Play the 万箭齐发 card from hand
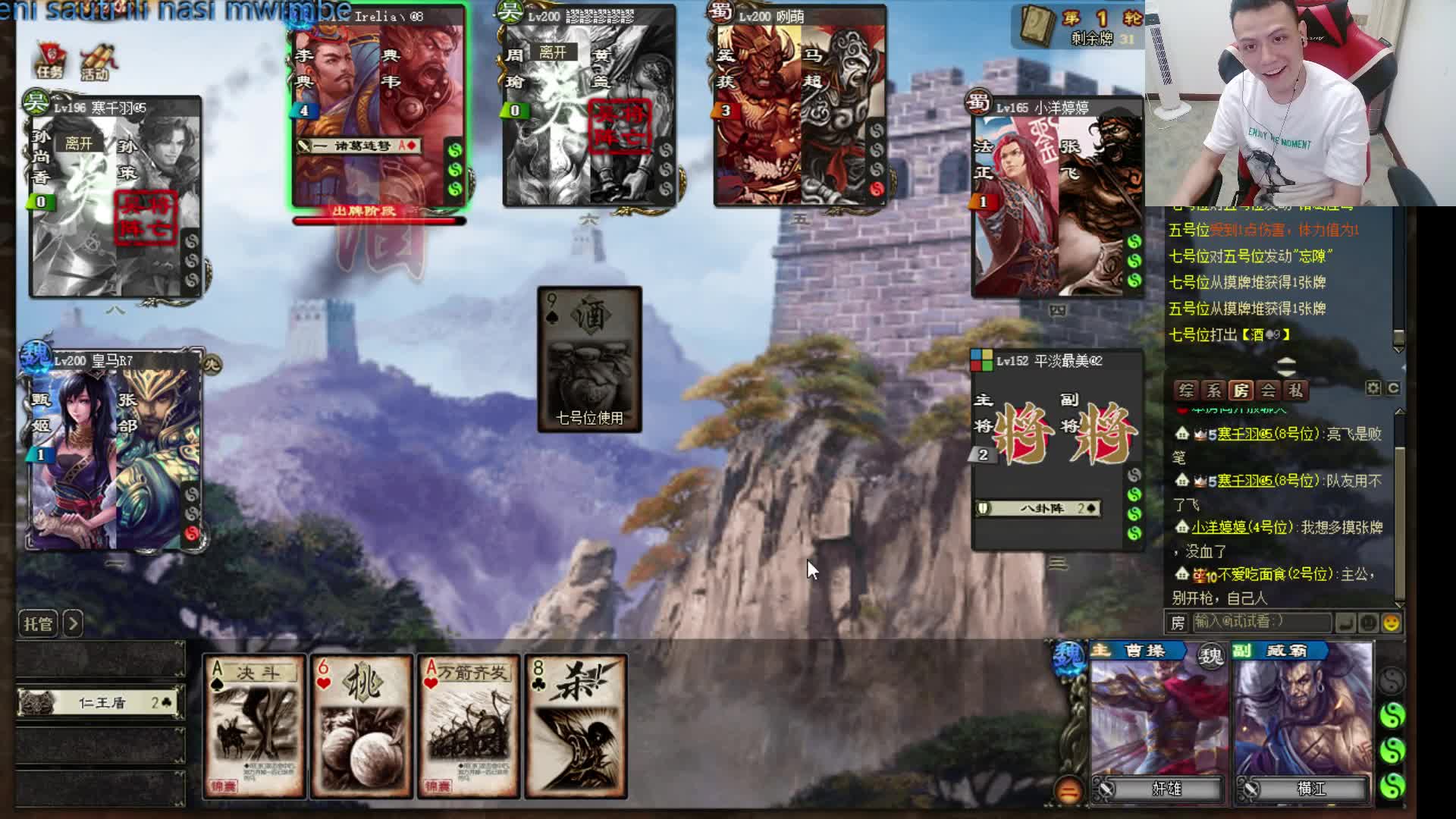This screenshot has width=1456, height=819. click(x=469, y=726)
